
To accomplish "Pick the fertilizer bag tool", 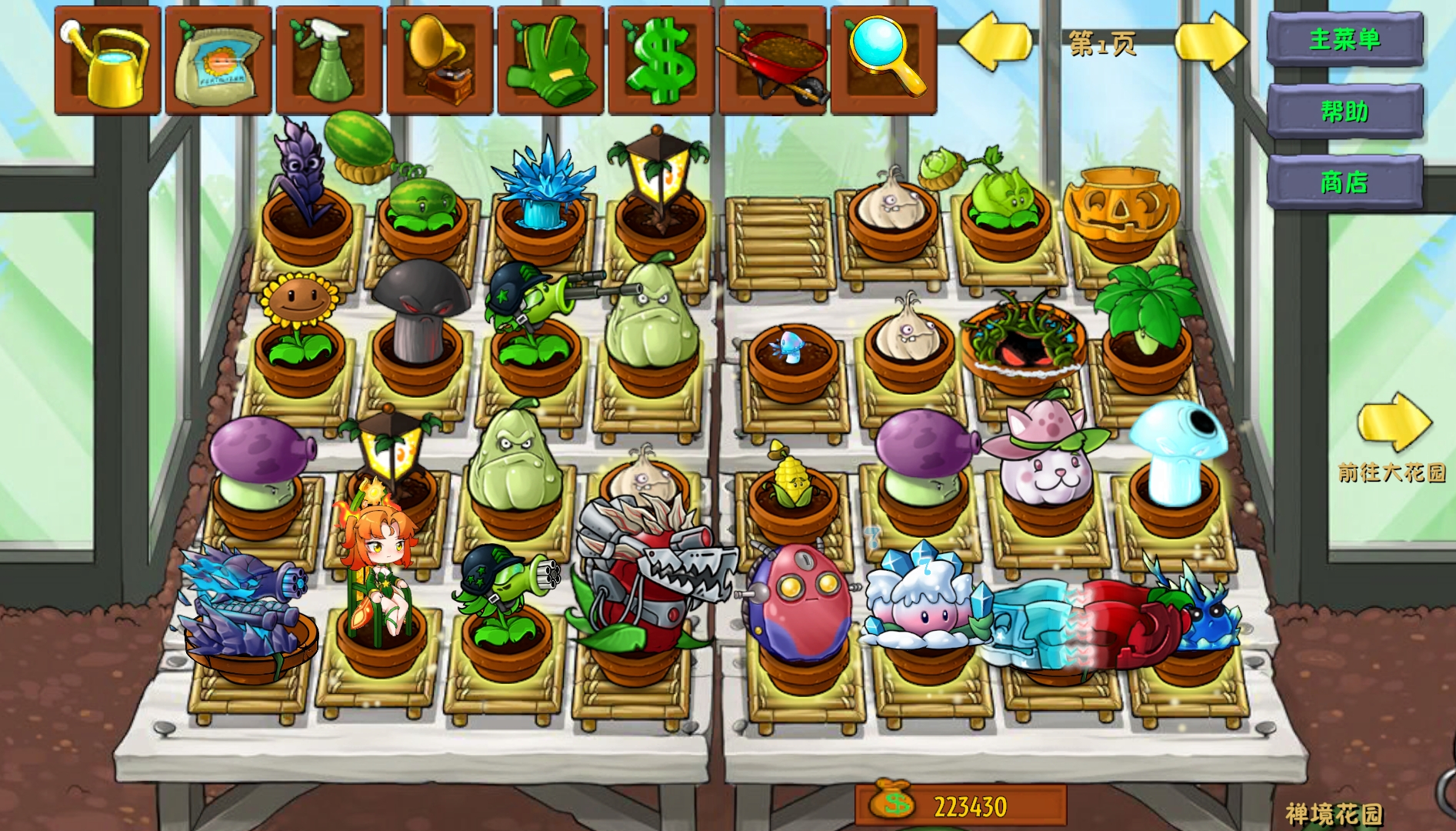I will coord(218,61).
